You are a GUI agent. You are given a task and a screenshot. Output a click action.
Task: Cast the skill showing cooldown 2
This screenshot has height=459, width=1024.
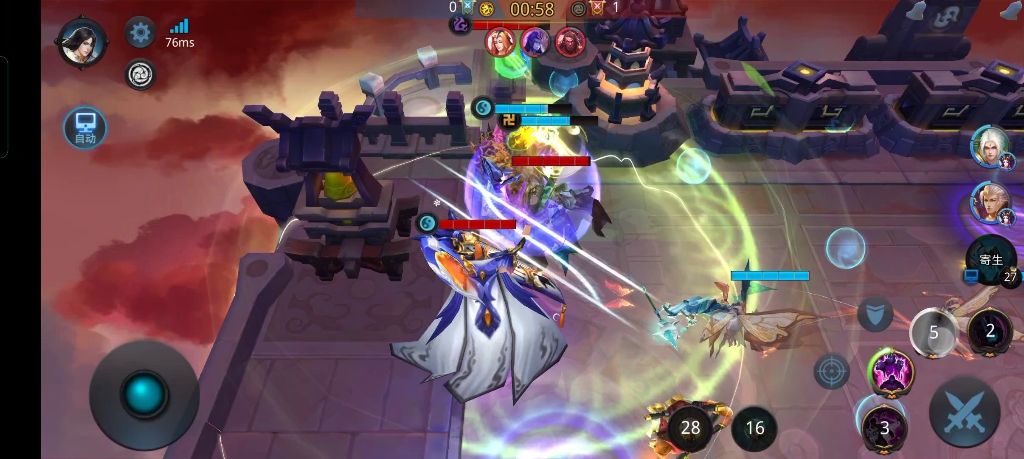pyautogui.click(x=990, y=330)
